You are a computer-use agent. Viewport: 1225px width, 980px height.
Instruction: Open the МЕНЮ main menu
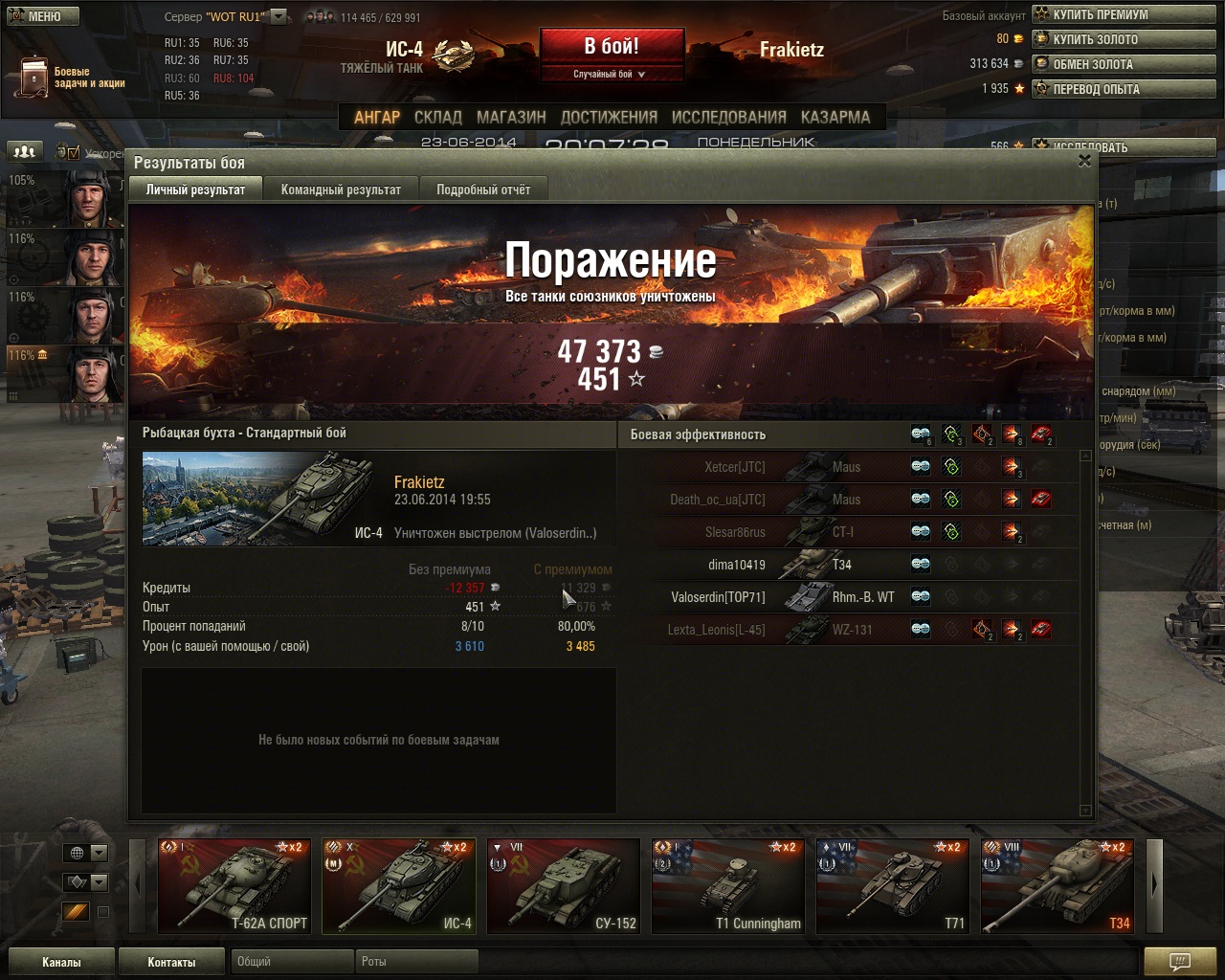point(40,16)
